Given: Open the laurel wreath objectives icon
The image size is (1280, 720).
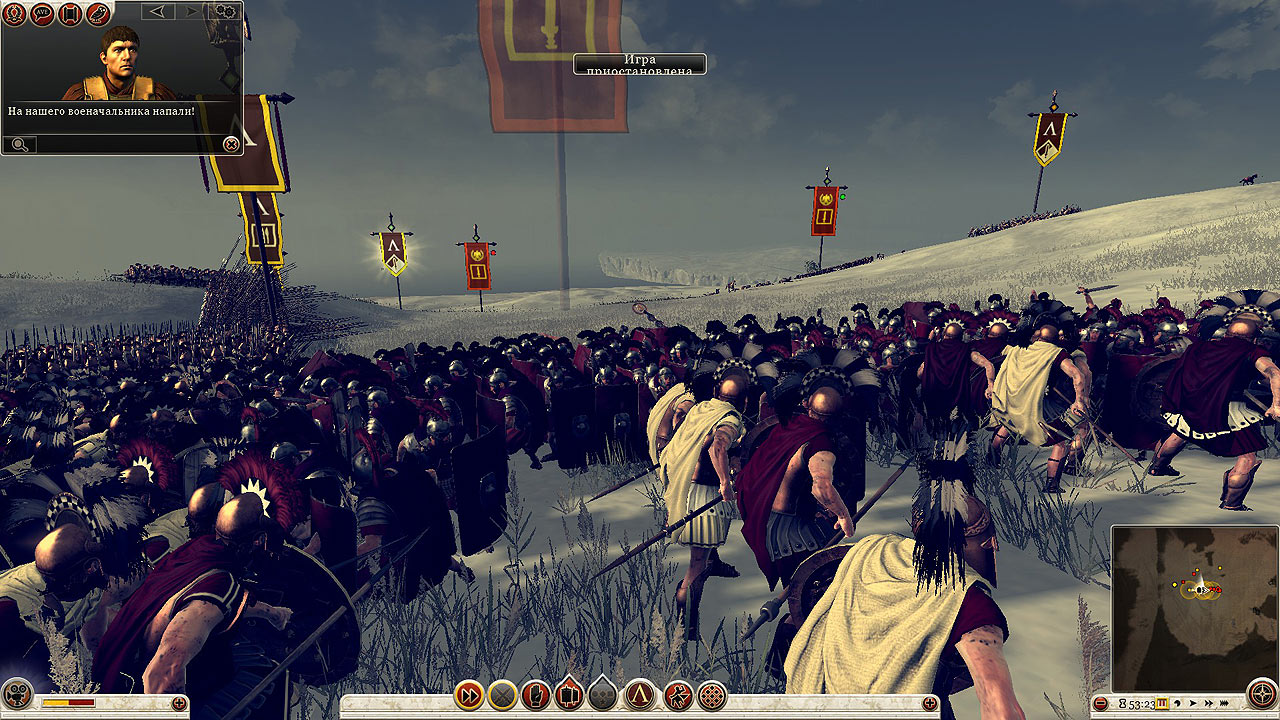Looking at the screenshot, I should [x=15, y=14].
